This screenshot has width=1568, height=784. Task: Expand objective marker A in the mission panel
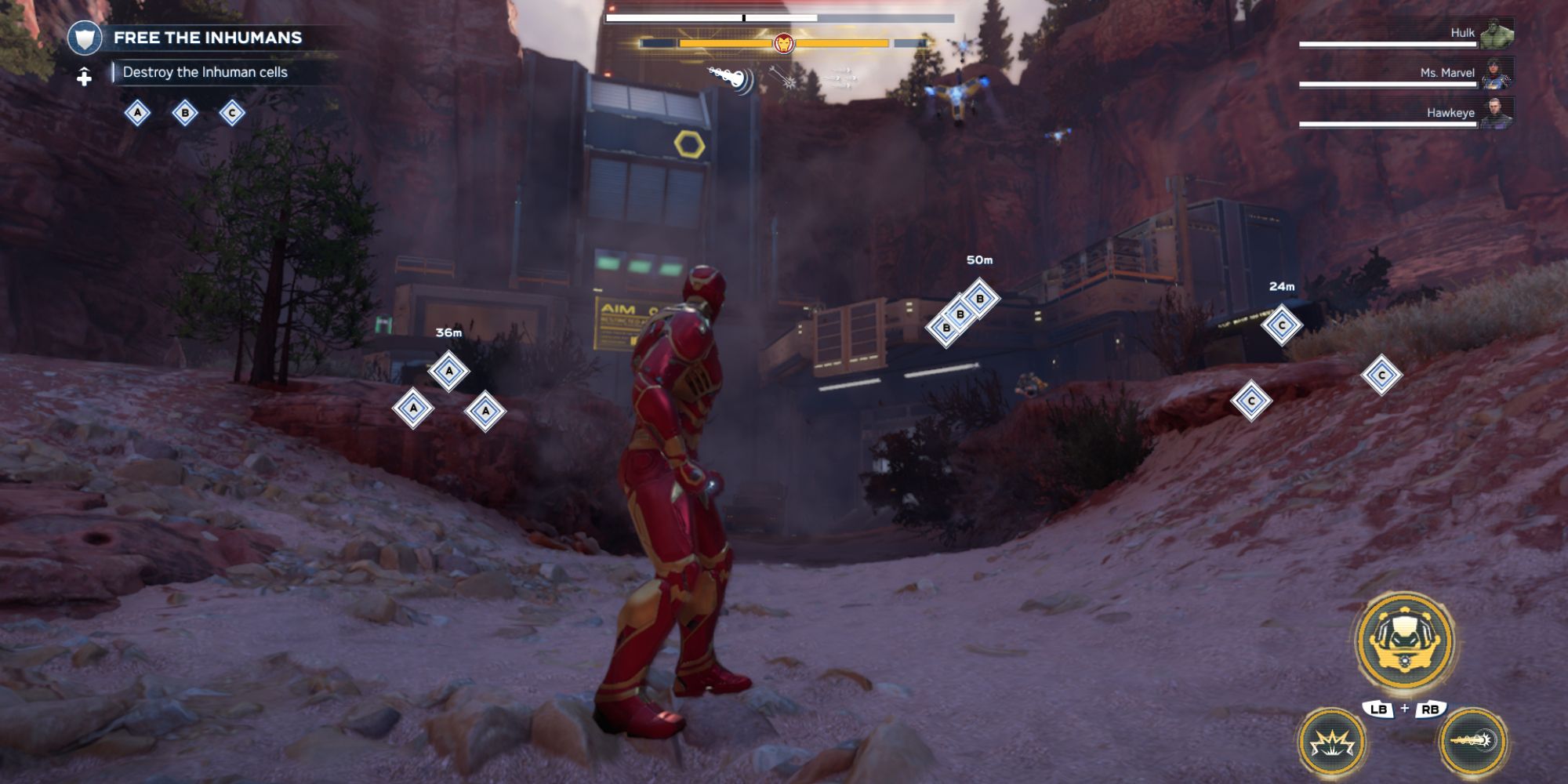(x=138, y=114)
